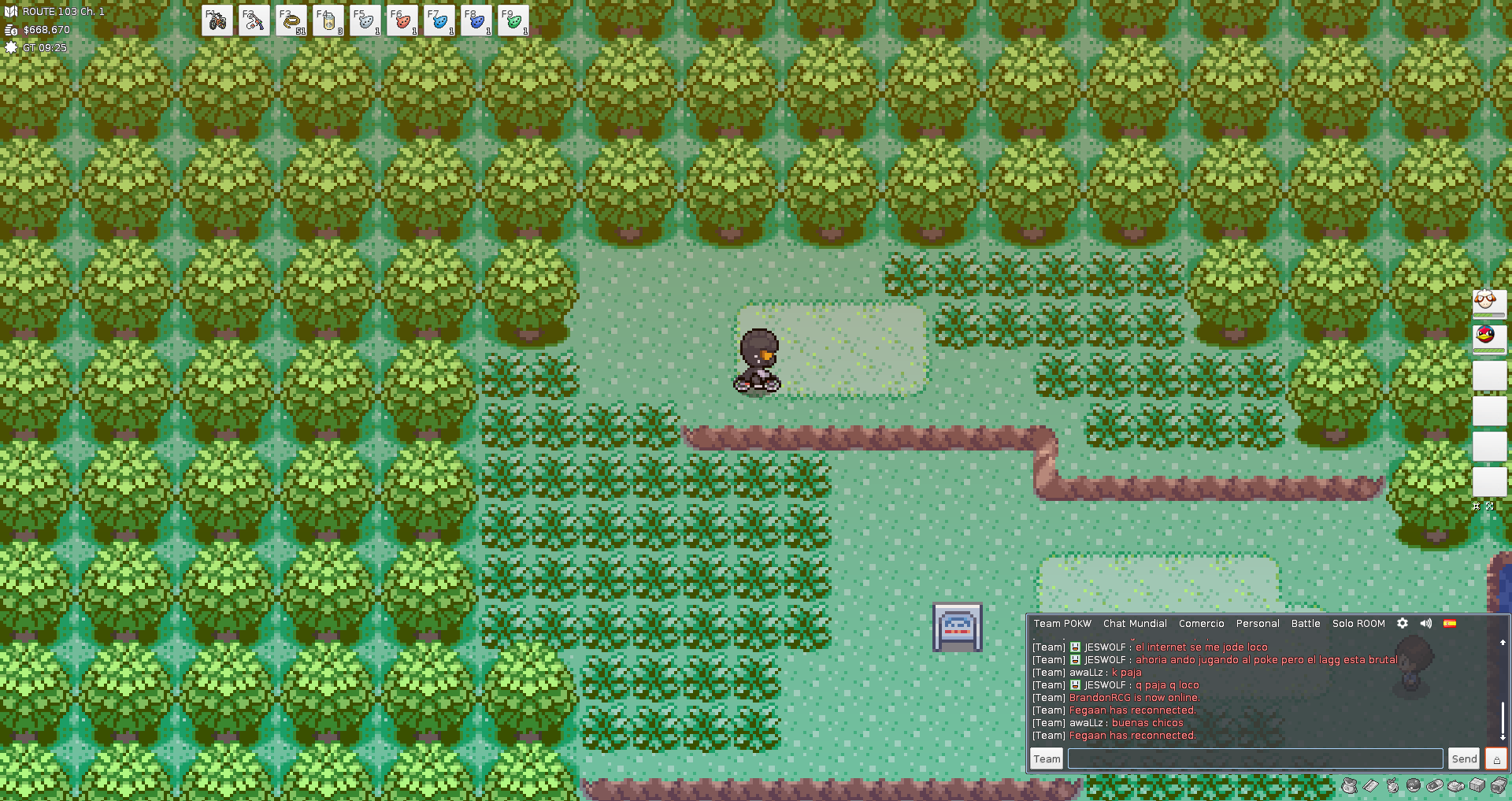Play the red ocarina in slot F6
Viewport: 1512px width, 801px height.
pyautogui.click(x=402, y=20)
